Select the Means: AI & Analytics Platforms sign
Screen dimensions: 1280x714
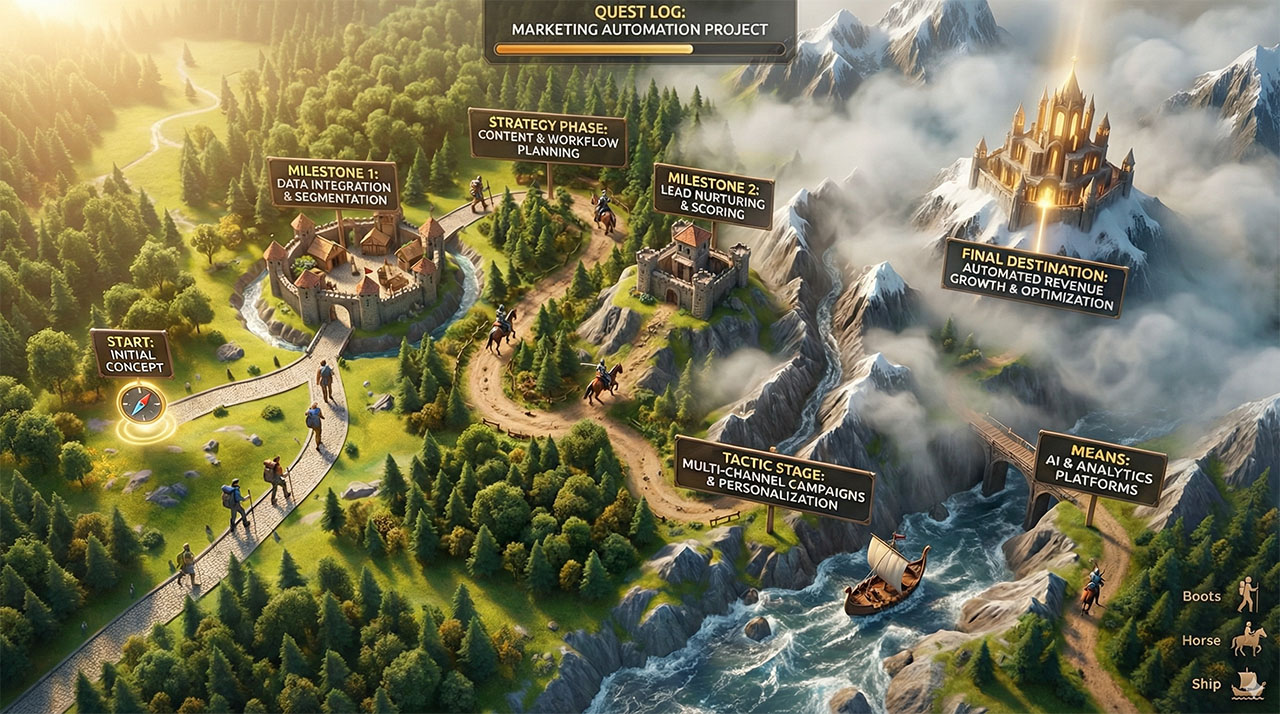point(1100,468)
